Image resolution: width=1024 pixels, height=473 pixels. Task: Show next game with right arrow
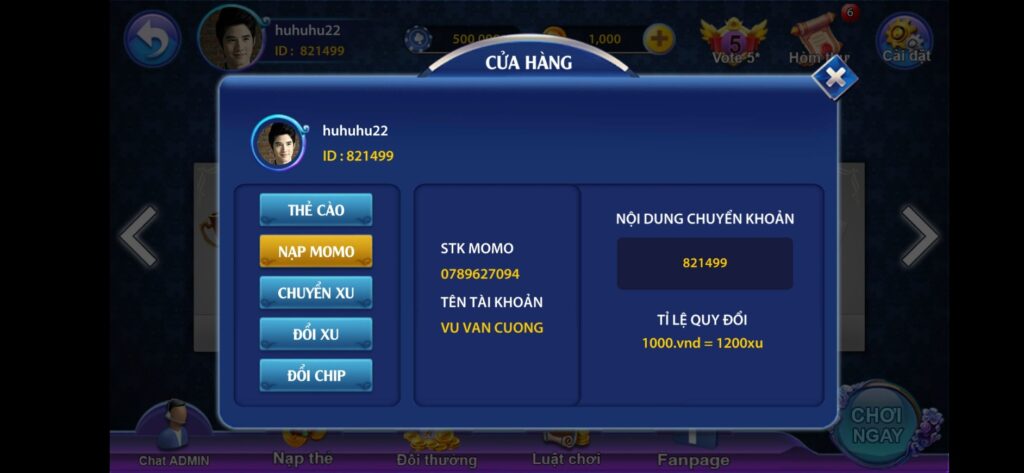pos(918,237)
